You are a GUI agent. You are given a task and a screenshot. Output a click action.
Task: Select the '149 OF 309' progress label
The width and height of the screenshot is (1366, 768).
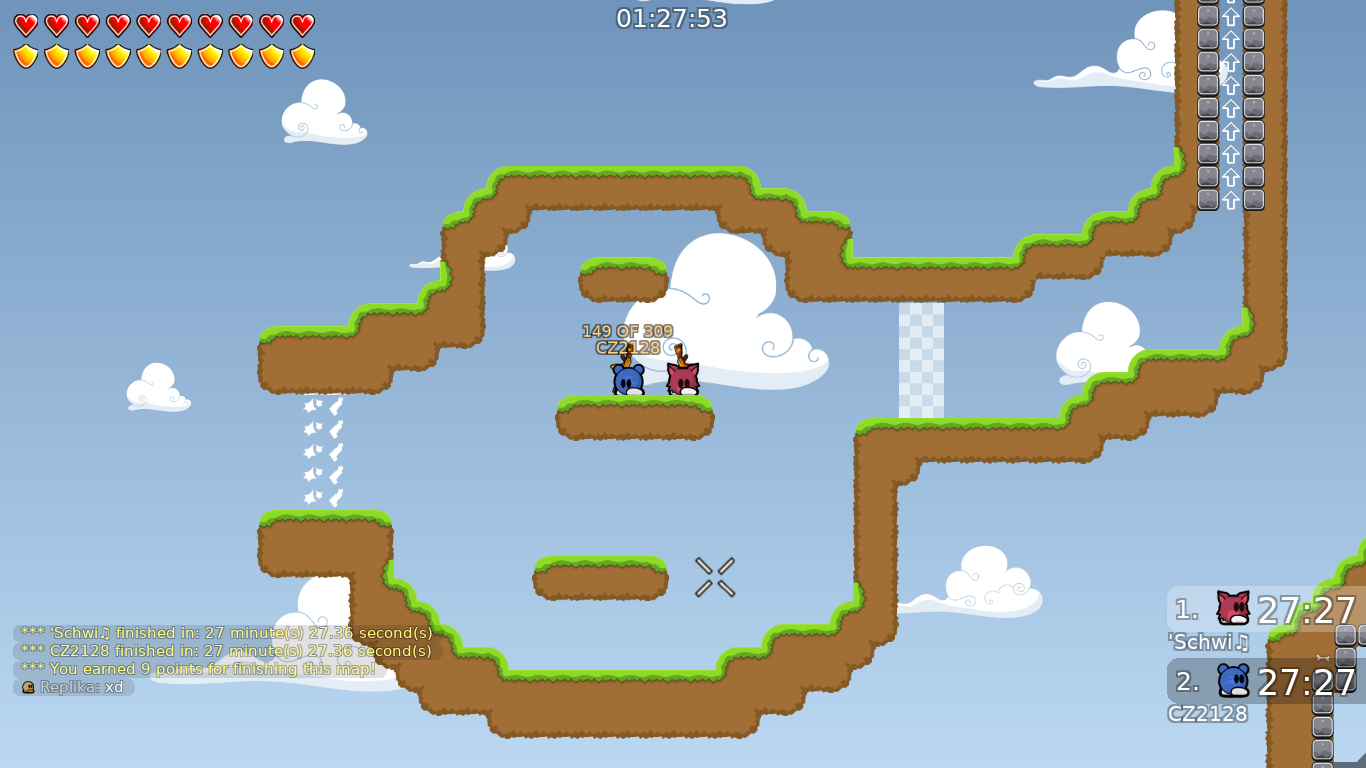pos(627,329)
